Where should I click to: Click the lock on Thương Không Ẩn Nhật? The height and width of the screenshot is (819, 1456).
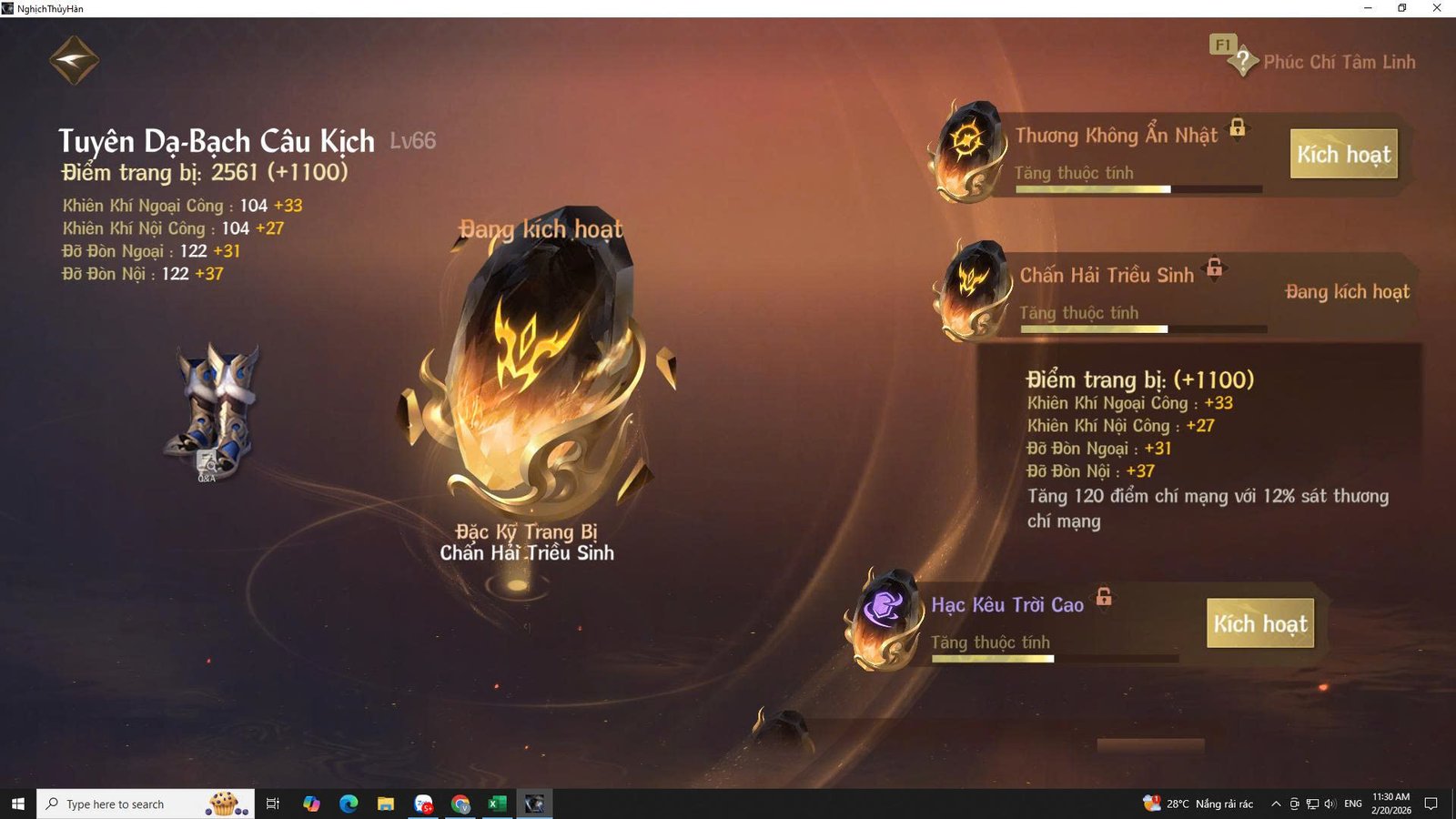click(1238, 129)
